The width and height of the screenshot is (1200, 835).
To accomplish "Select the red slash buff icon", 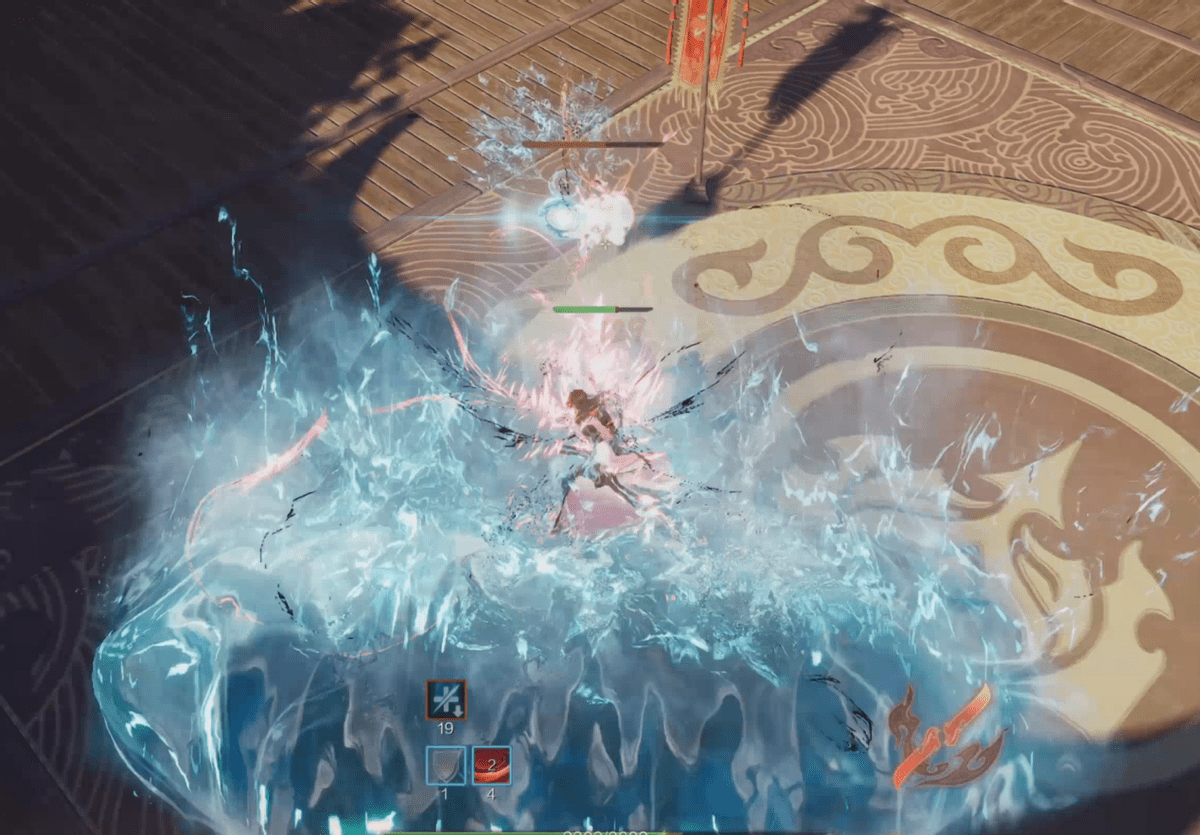I will click(491, 765).
